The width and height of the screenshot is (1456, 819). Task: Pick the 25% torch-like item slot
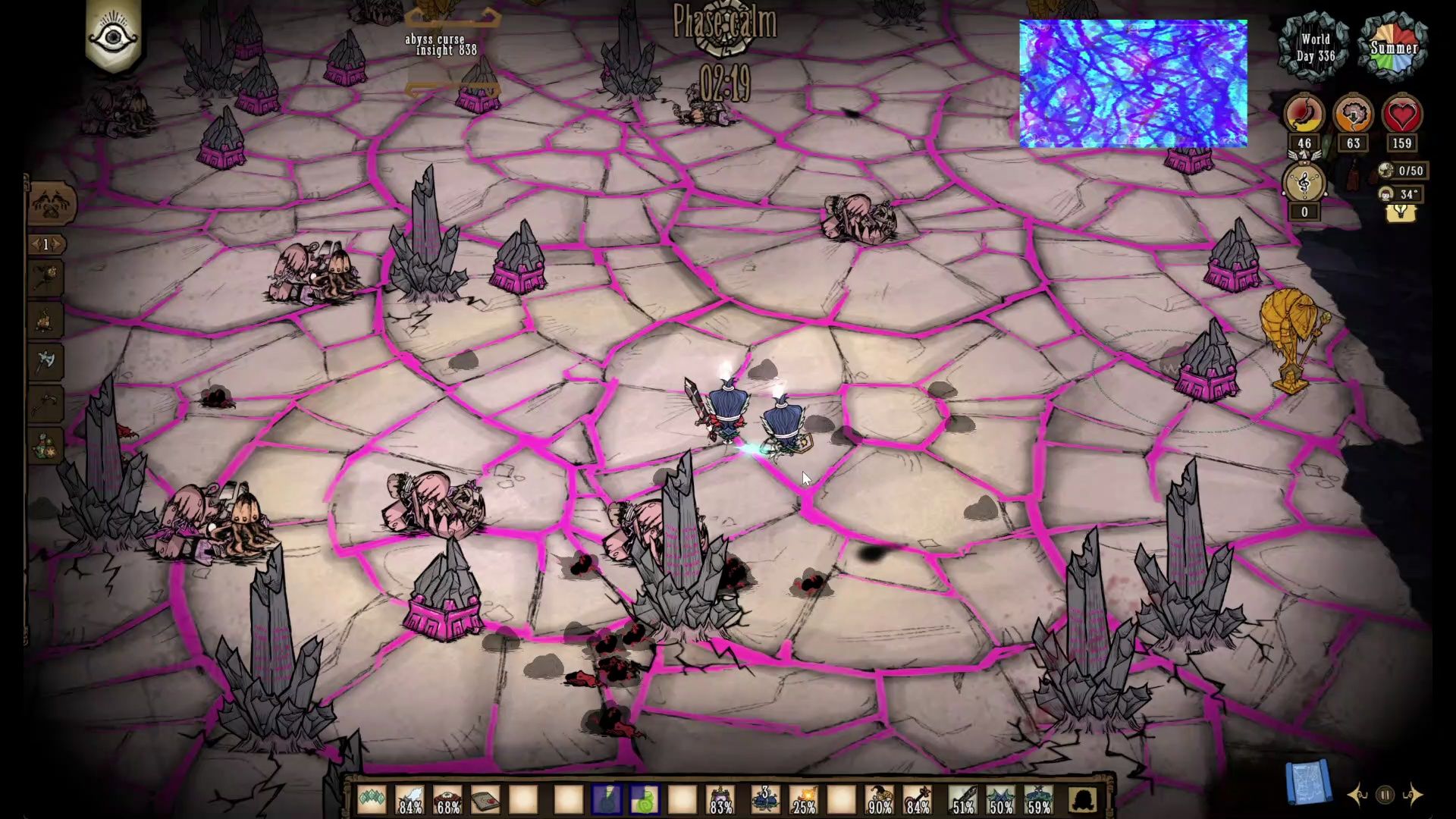(x=804, y=799)
